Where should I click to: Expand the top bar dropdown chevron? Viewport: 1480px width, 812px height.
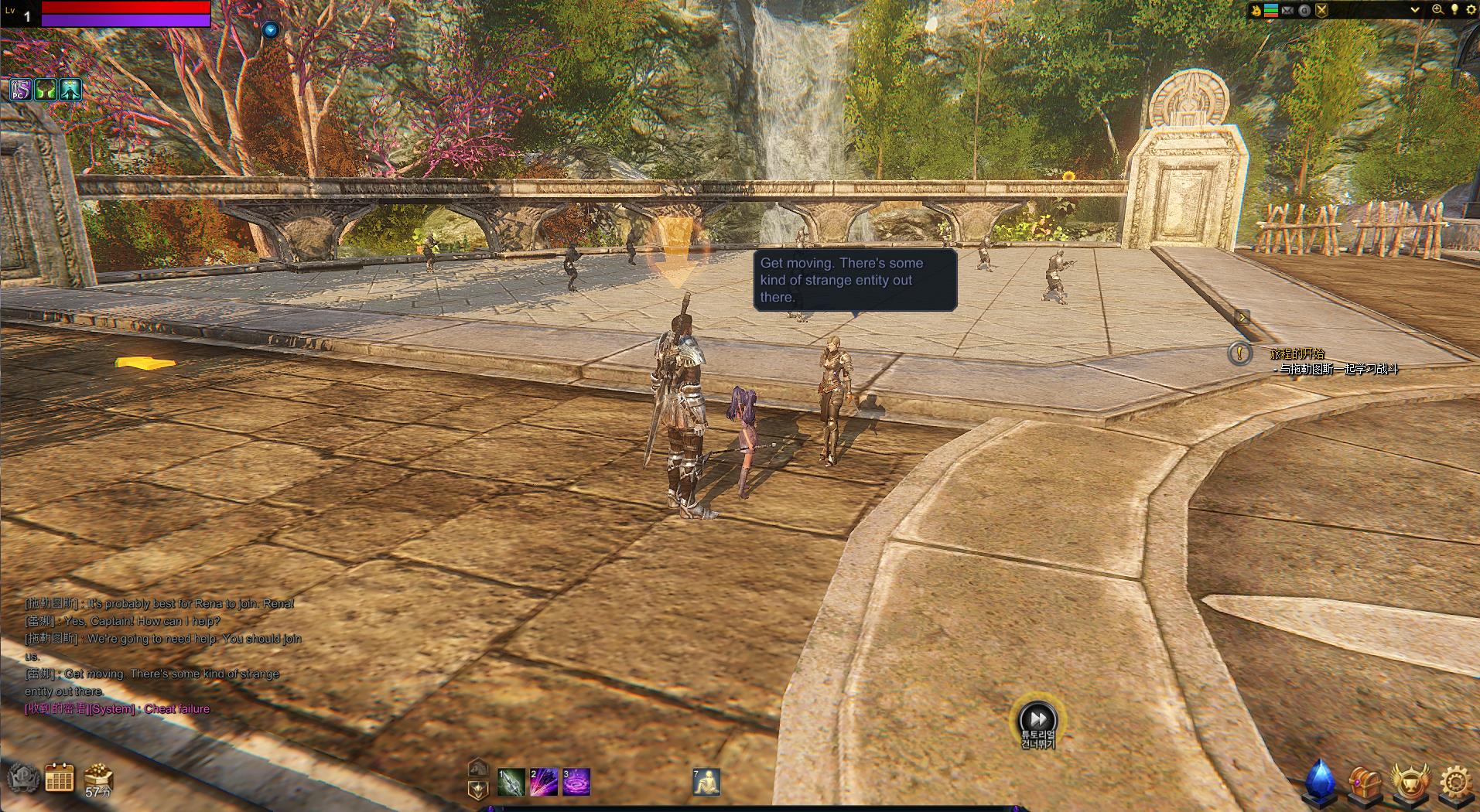pos(1415,10)
